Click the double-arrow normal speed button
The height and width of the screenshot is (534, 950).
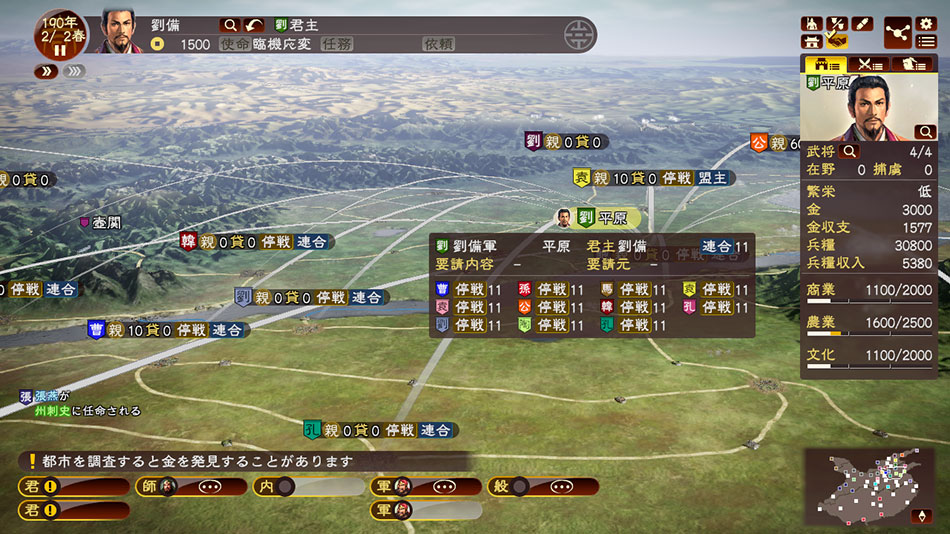point(47,71)
